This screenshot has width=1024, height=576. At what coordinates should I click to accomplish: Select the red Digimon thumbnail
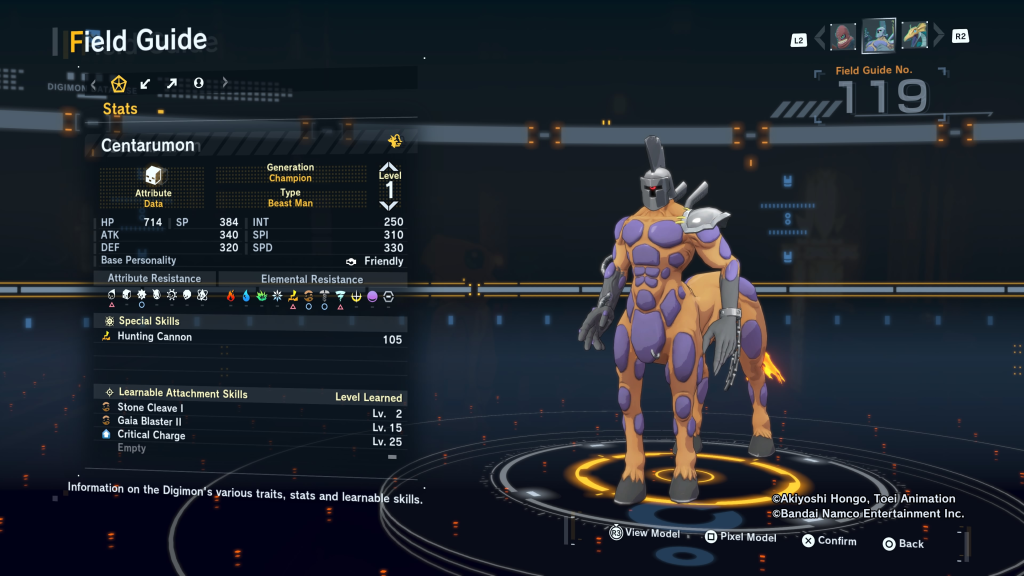coord(843,37)
